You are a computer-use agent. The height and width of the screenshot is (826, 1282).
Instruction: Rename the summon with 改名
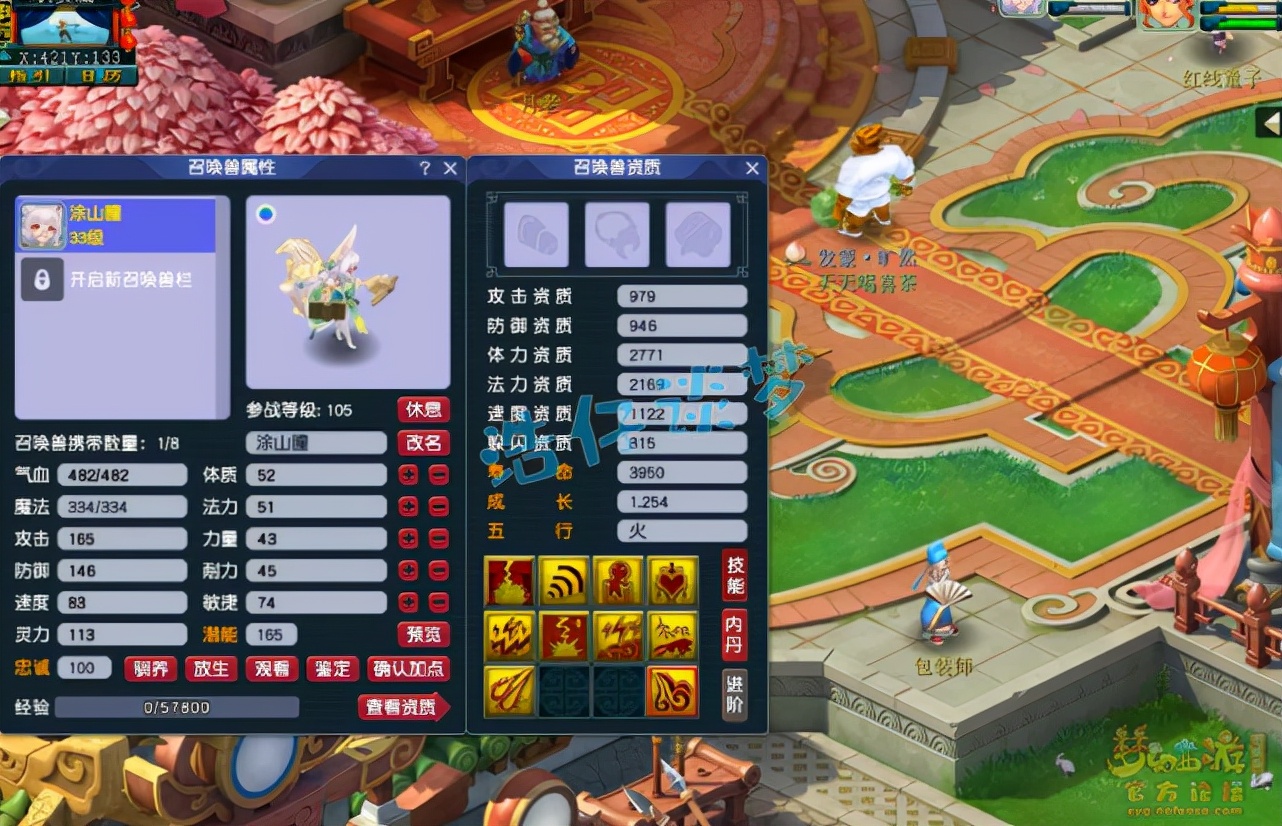pos(423,443)
